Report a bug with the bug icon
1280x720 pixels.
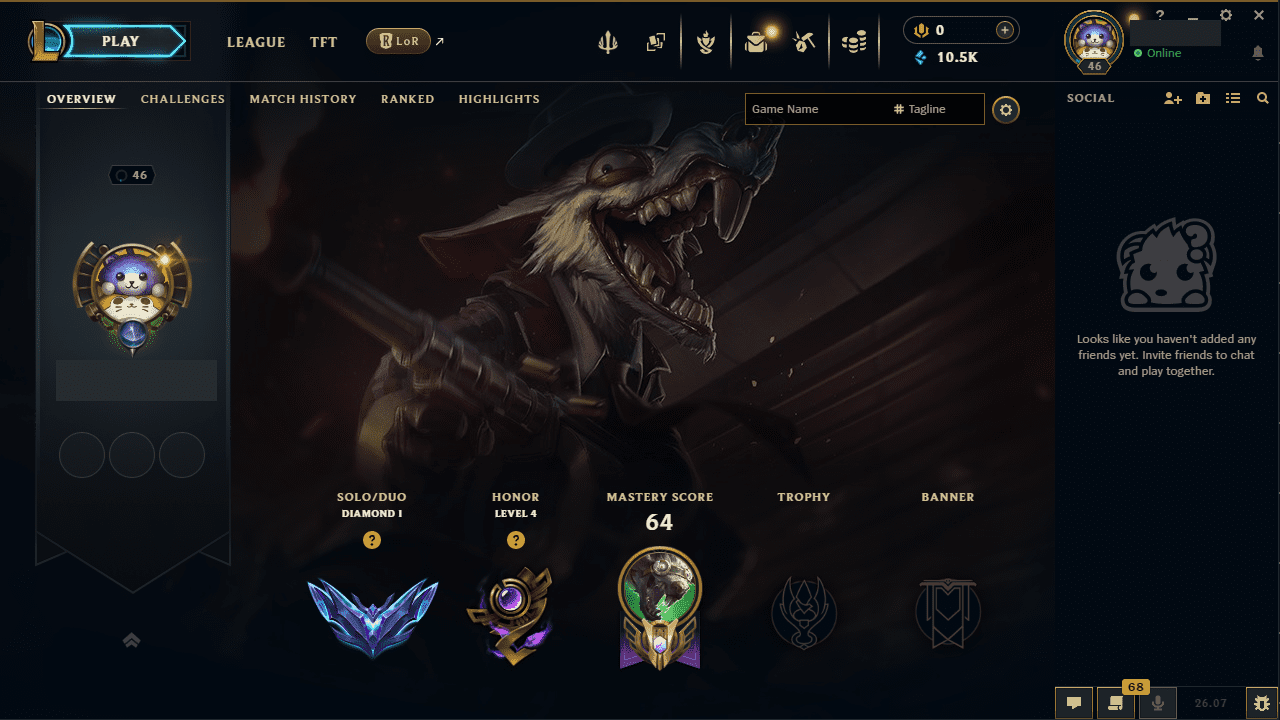[1262, 703]
